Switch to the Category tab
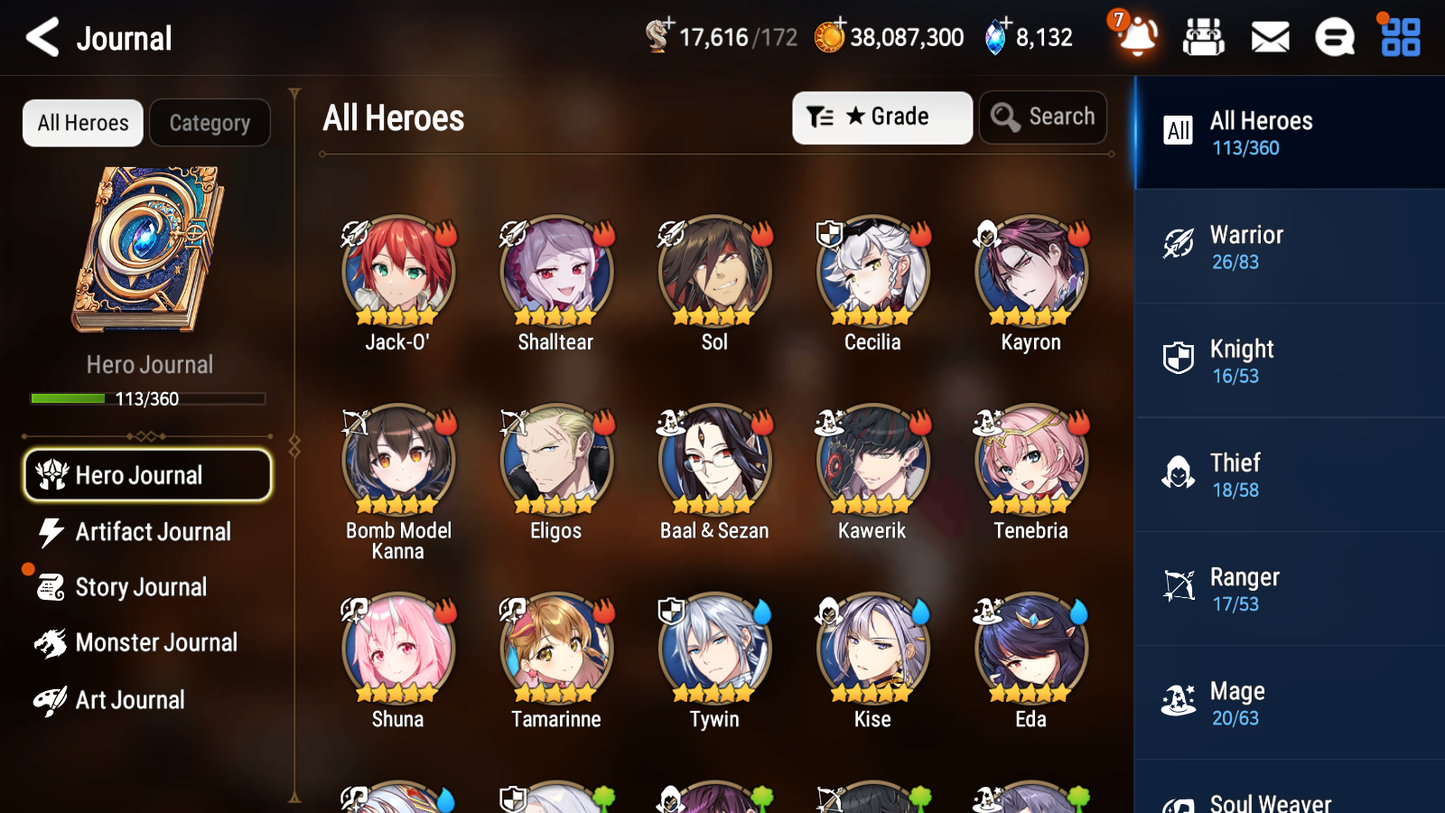 tap(210, 122)
